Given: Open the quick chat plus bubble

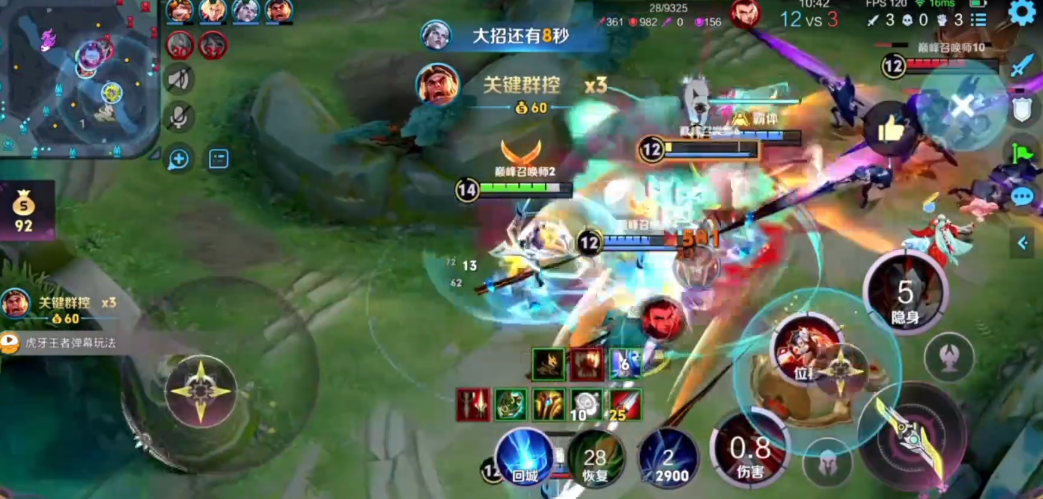Looking at the screenshot, I should click(179, 157).
